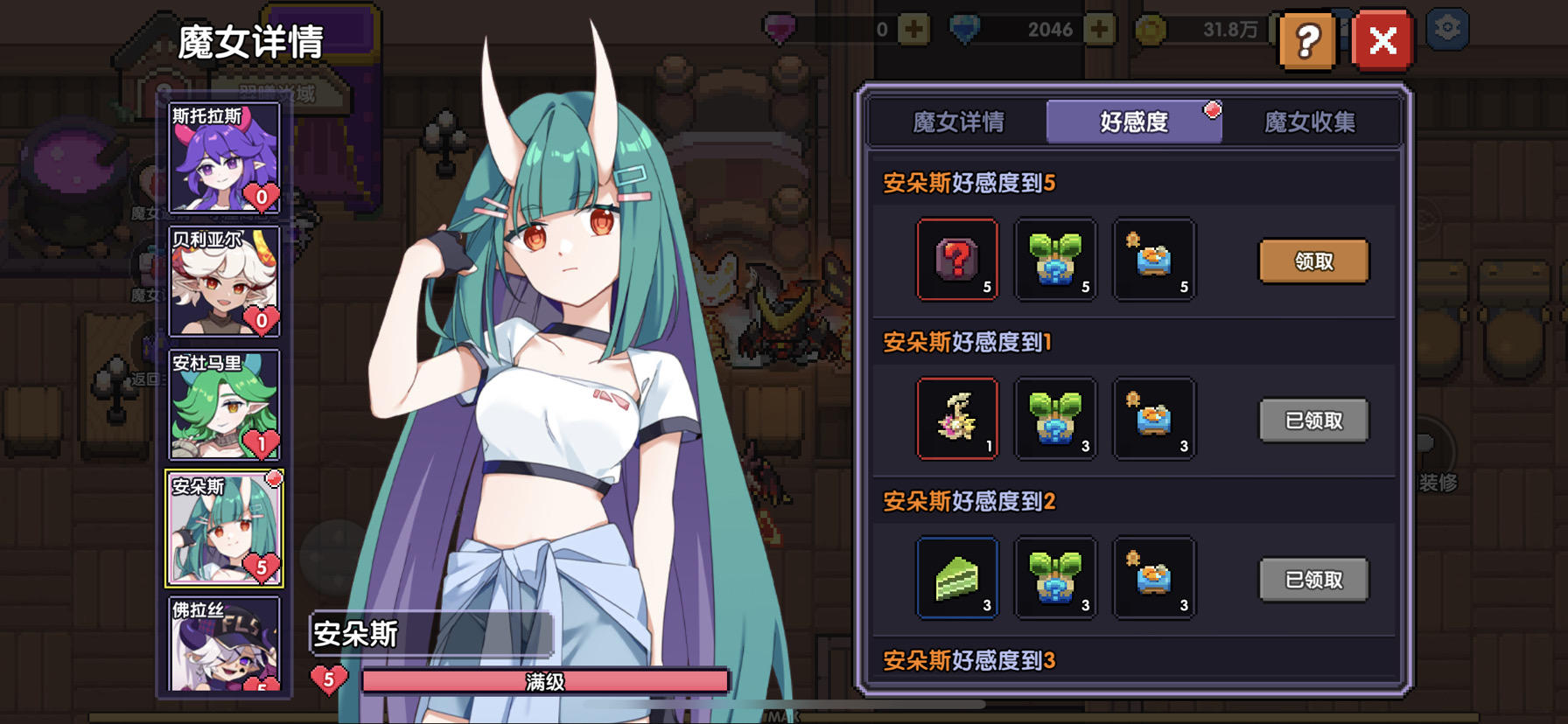Click the green cake reward item icon
1568x724 pixels.
pos(957,578)
